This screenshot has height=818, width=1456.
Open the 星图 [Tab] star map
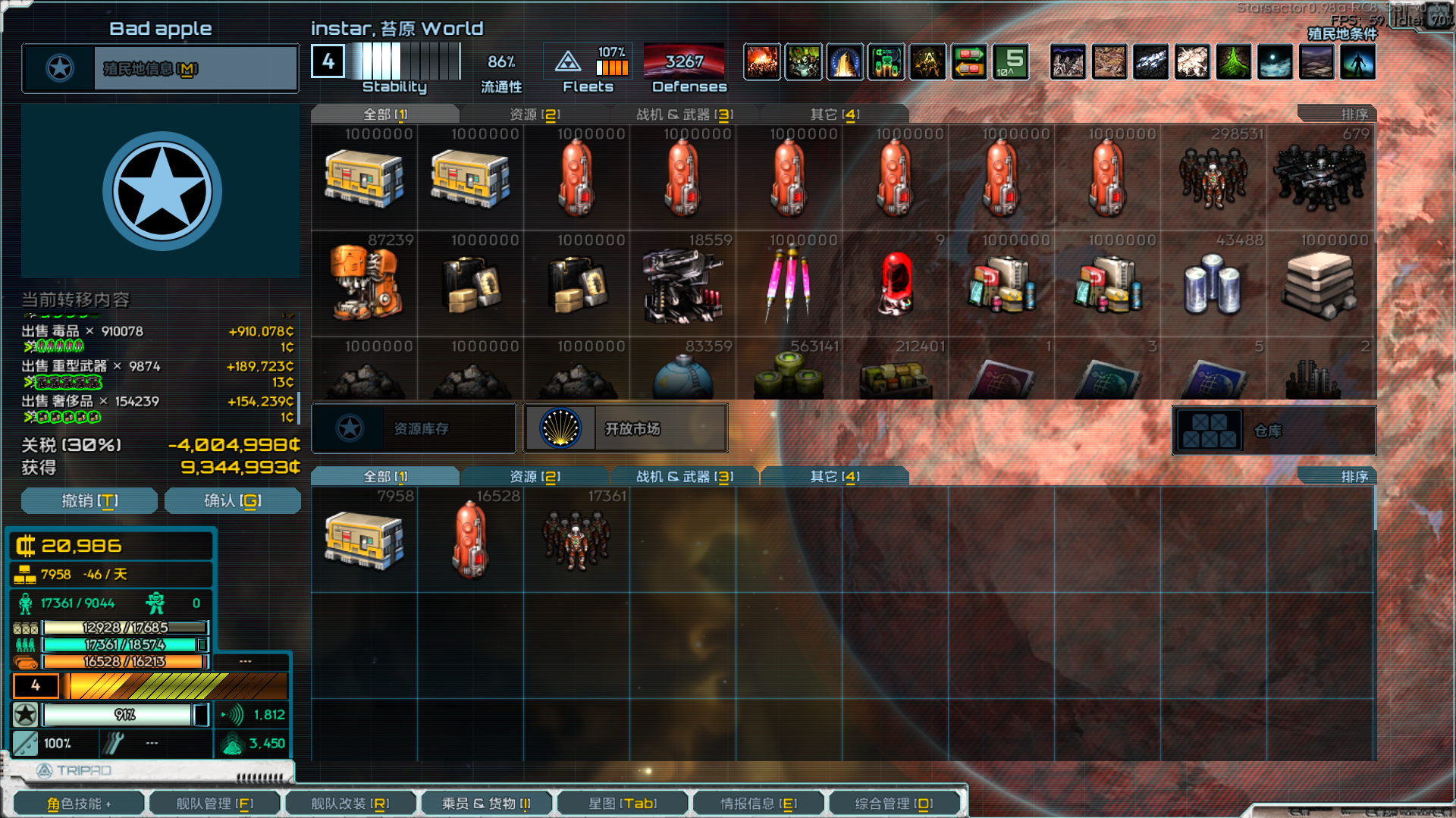[622, 802]
